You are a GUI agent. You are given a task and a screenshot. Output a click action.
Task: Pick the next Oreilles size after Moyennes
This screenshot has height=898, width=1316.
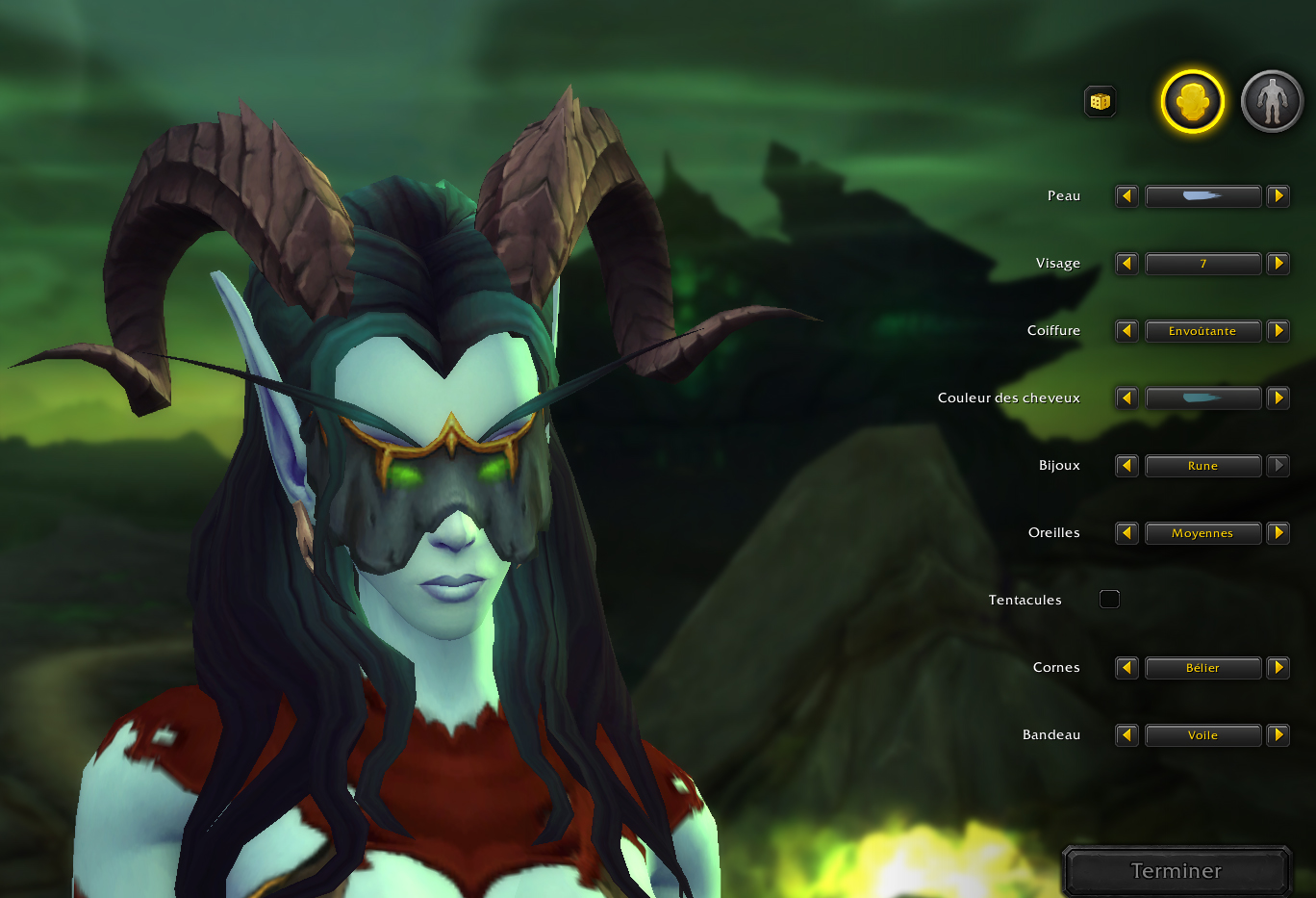tap(1278, 532)
